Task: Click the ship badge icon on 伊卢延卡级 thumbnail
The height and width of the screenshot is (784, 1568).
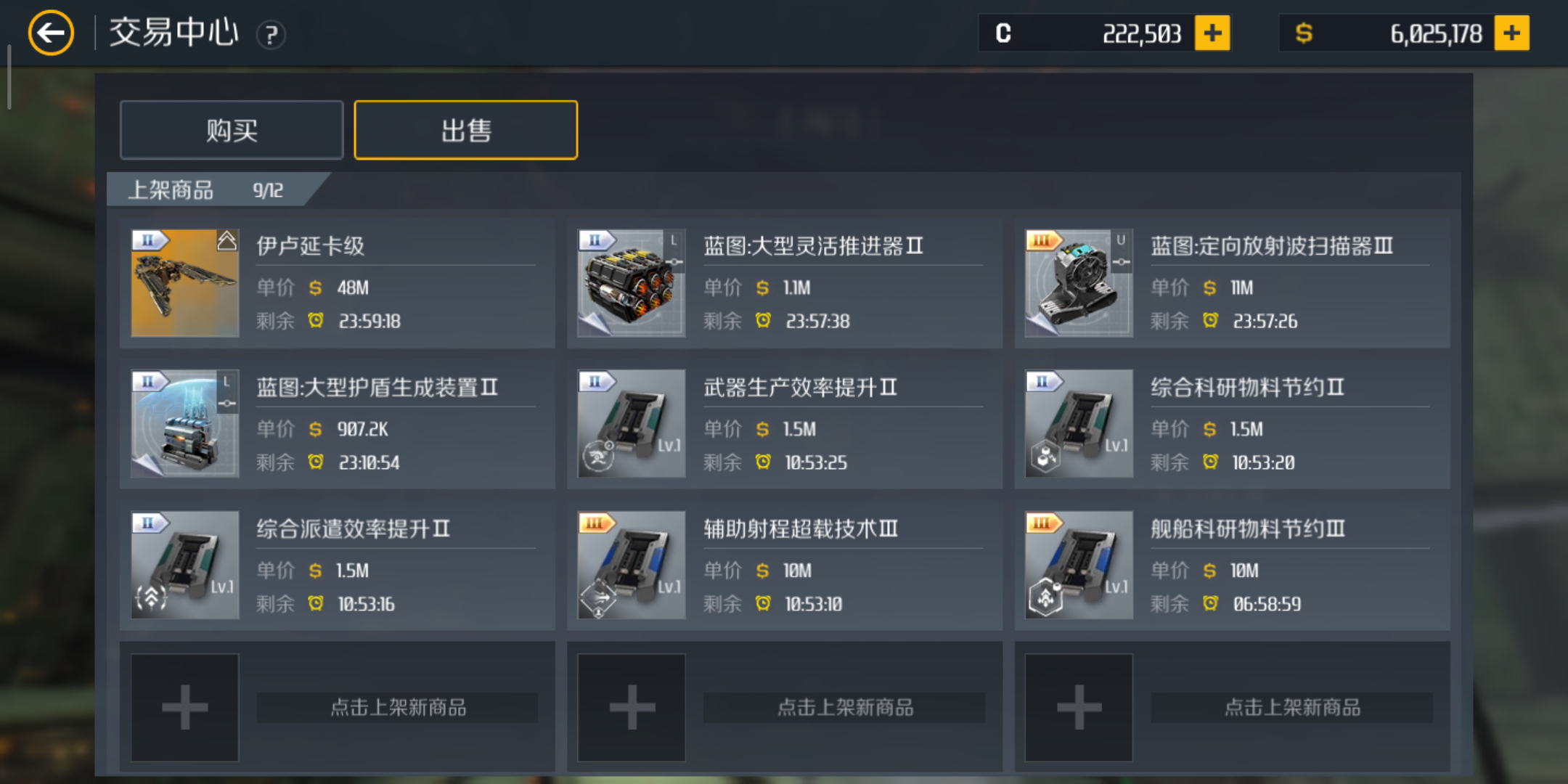Action: [227, 242]
